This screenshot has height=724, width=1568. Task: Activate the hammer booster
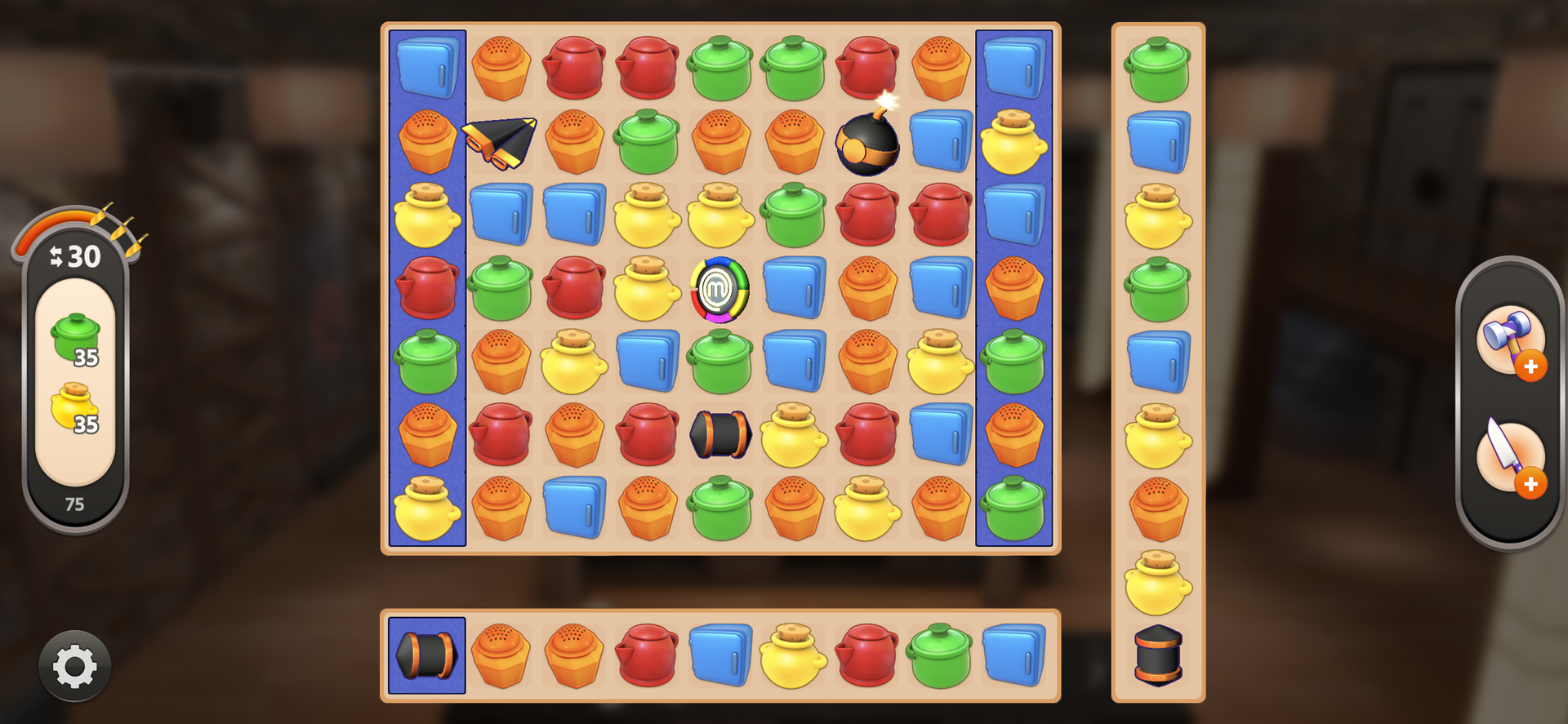point(1509,340)
